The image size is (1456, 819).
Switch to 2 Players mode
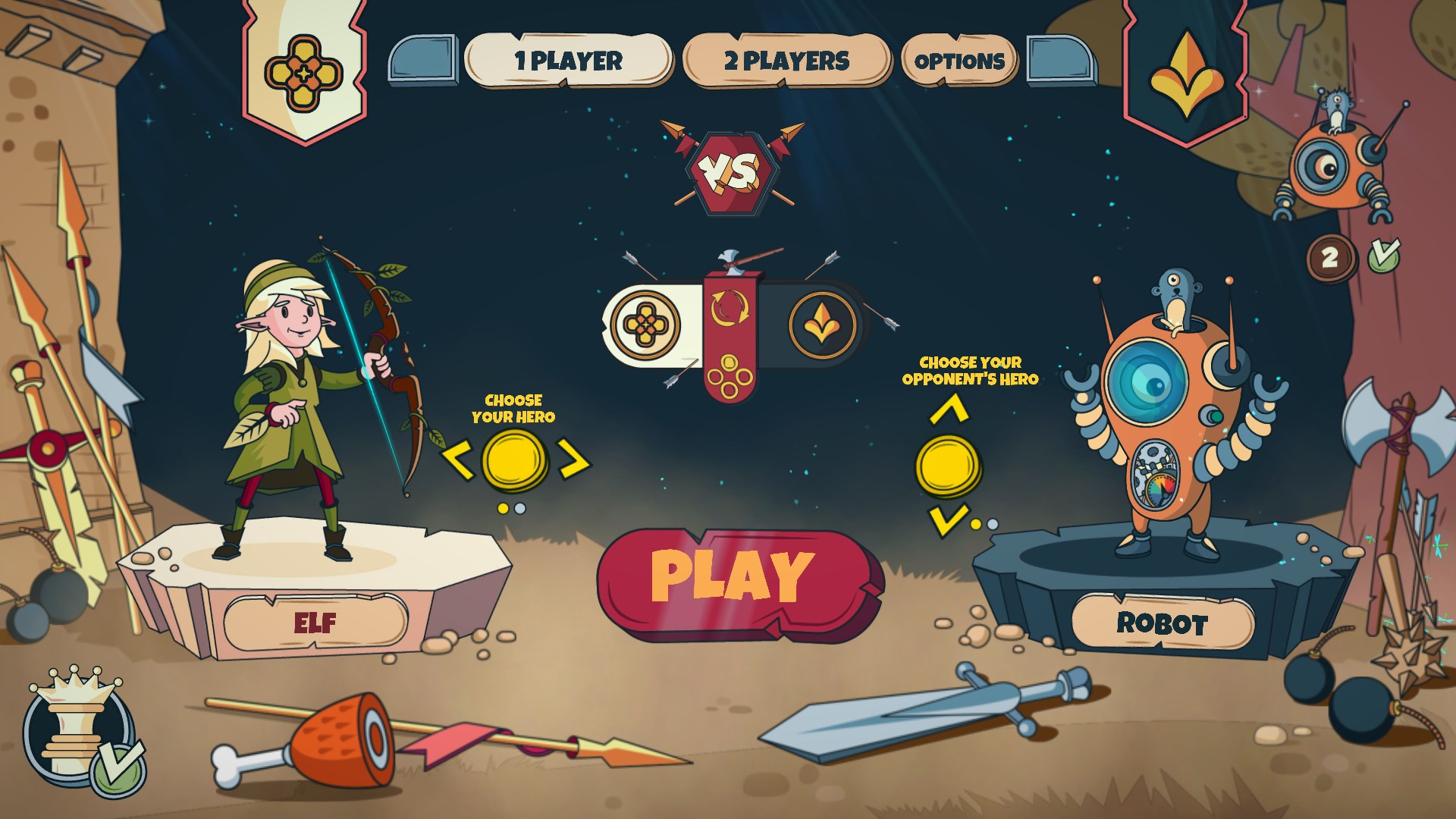click(786, 62)
